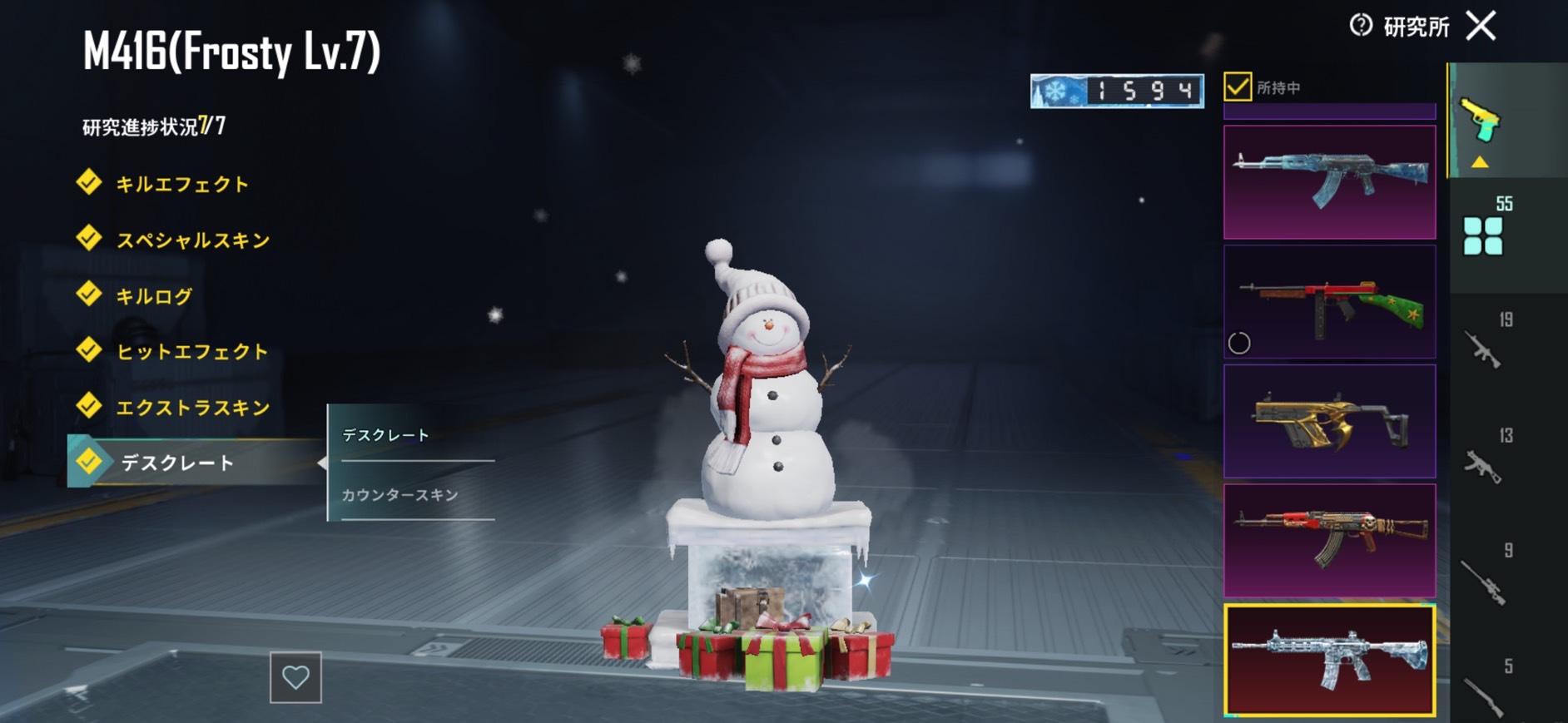1568x723 pixels.
Task: Click the heart favorite button
Action: [295, 677]
